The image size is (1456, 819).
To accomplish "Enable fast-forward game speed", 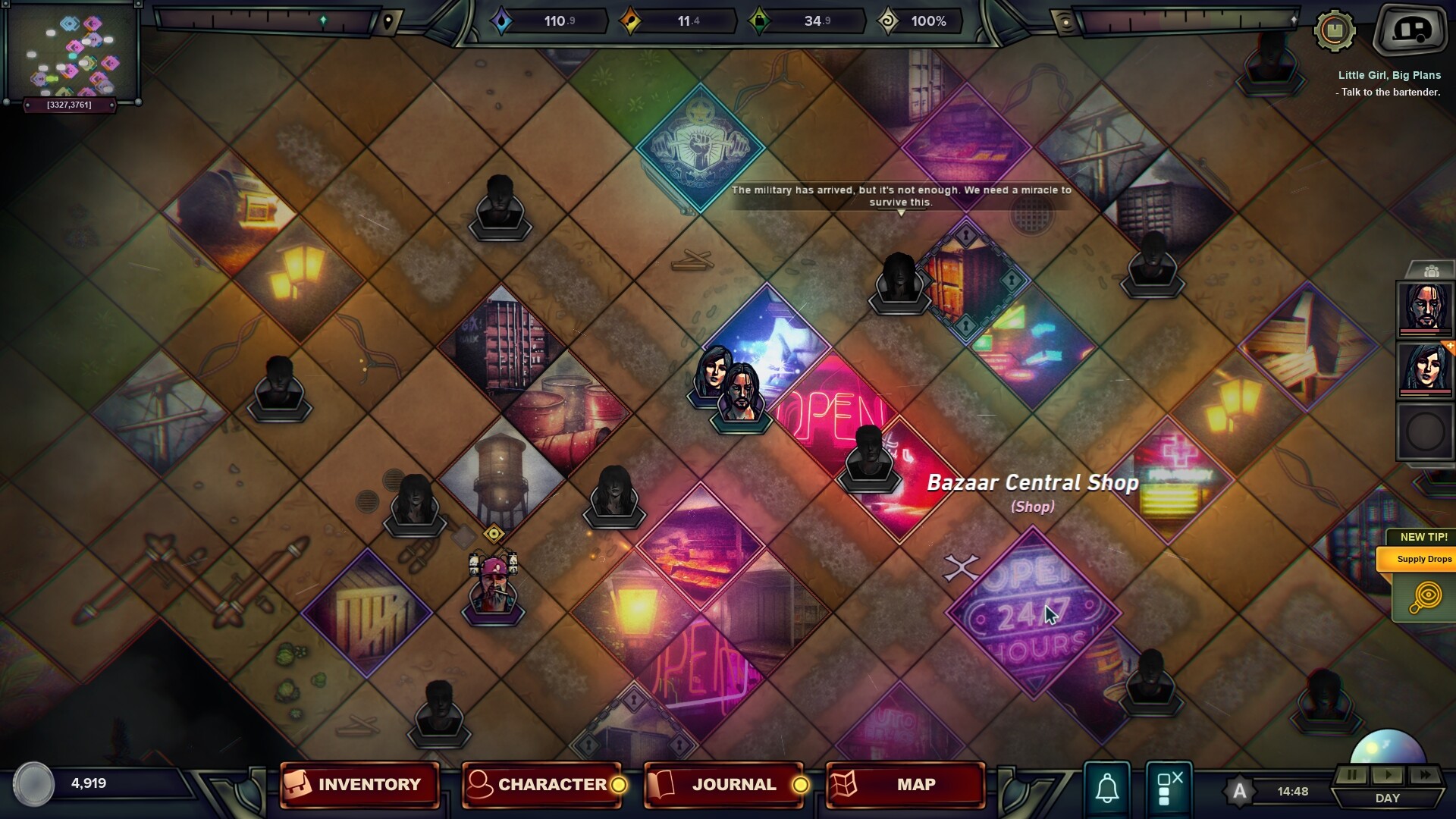I will [1423, 775].
